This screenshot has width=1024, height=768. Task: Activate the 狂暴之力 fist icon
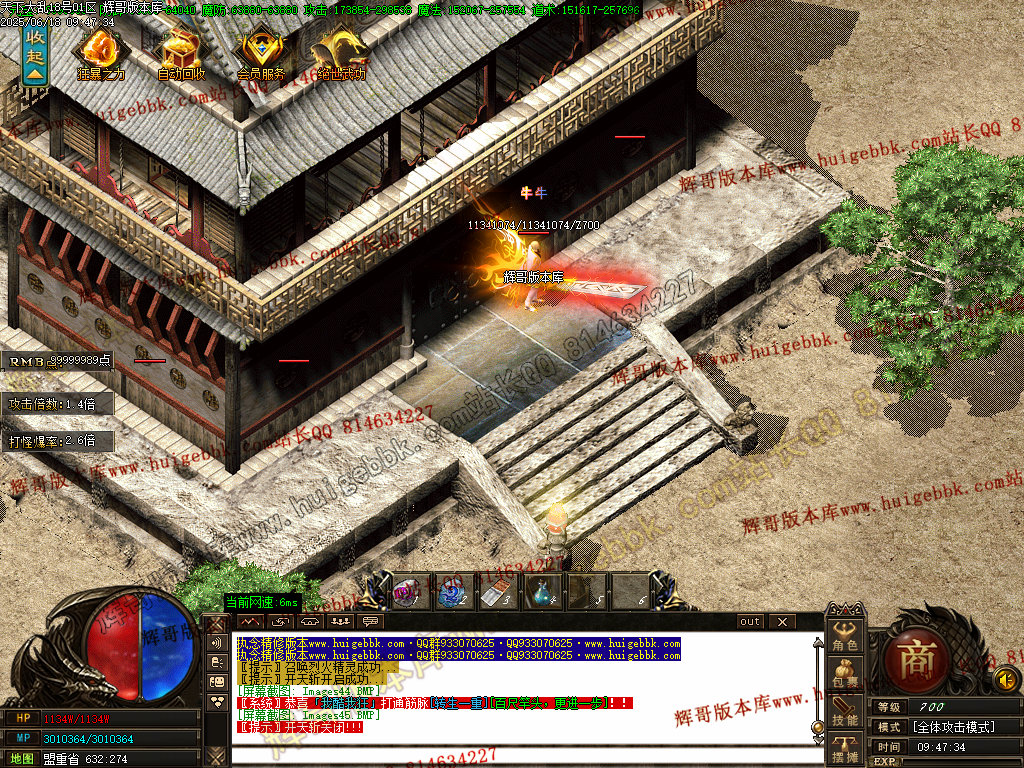pos(100,50)
